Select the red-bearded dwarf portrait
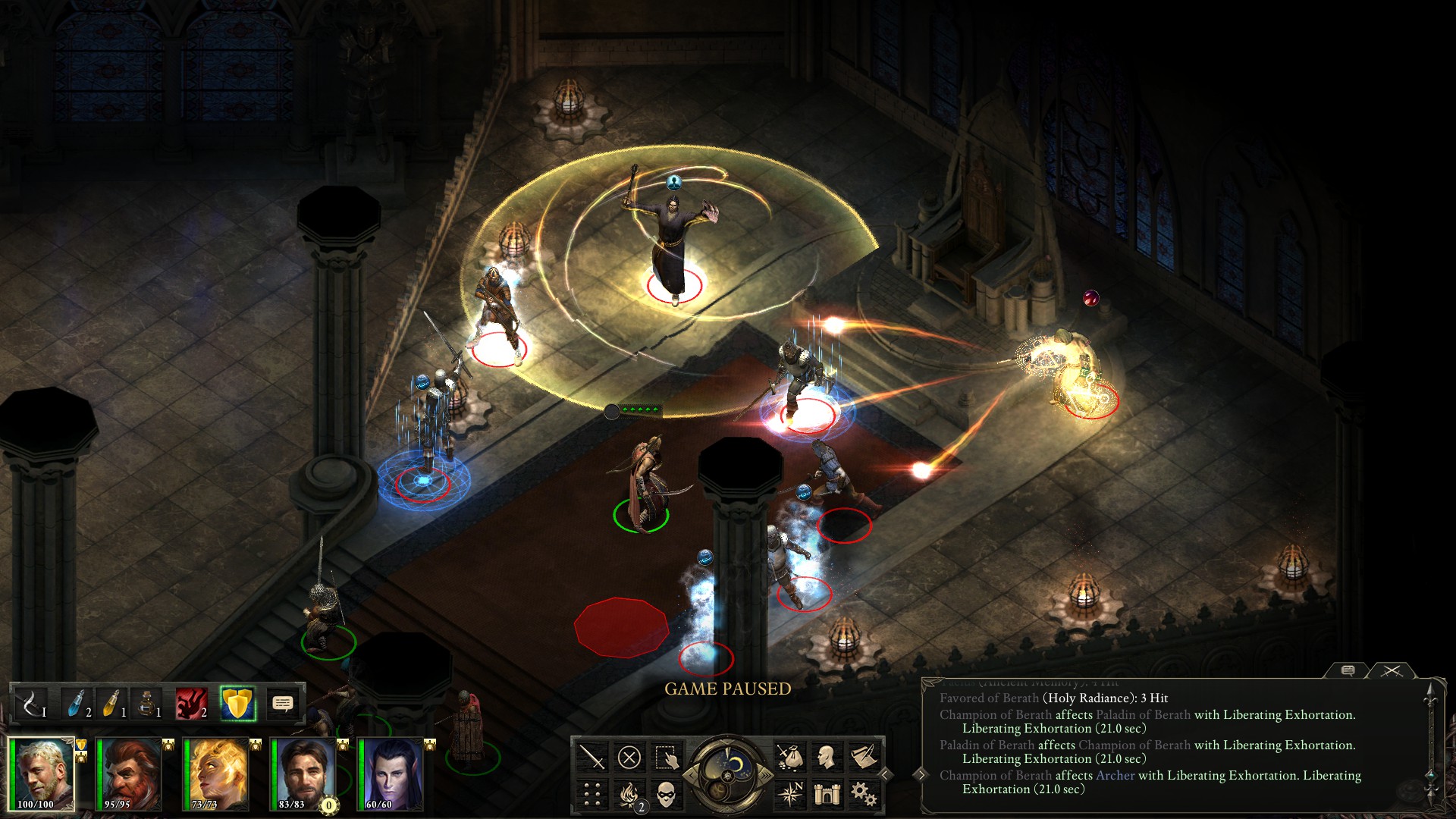1456x819 pixels. pyautogui.click(x=129, y=773)
